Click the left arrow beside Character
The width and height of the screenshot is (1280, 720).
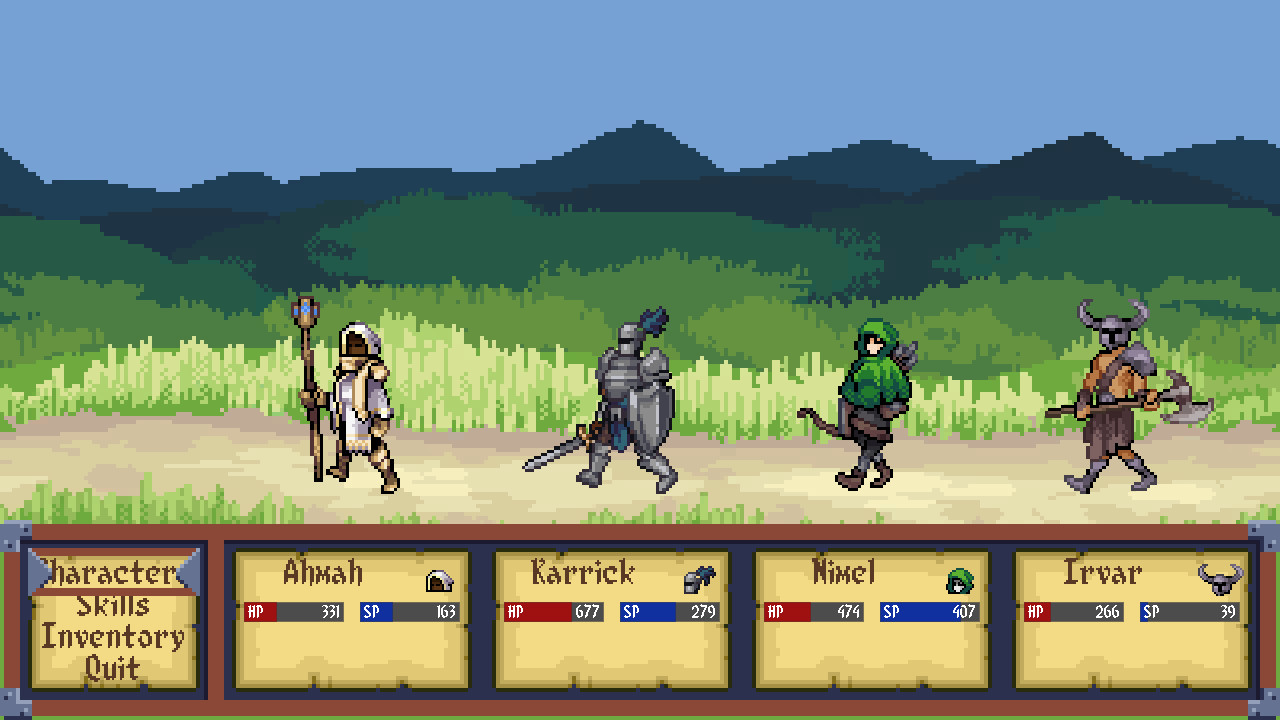click(x=34, y=570)
